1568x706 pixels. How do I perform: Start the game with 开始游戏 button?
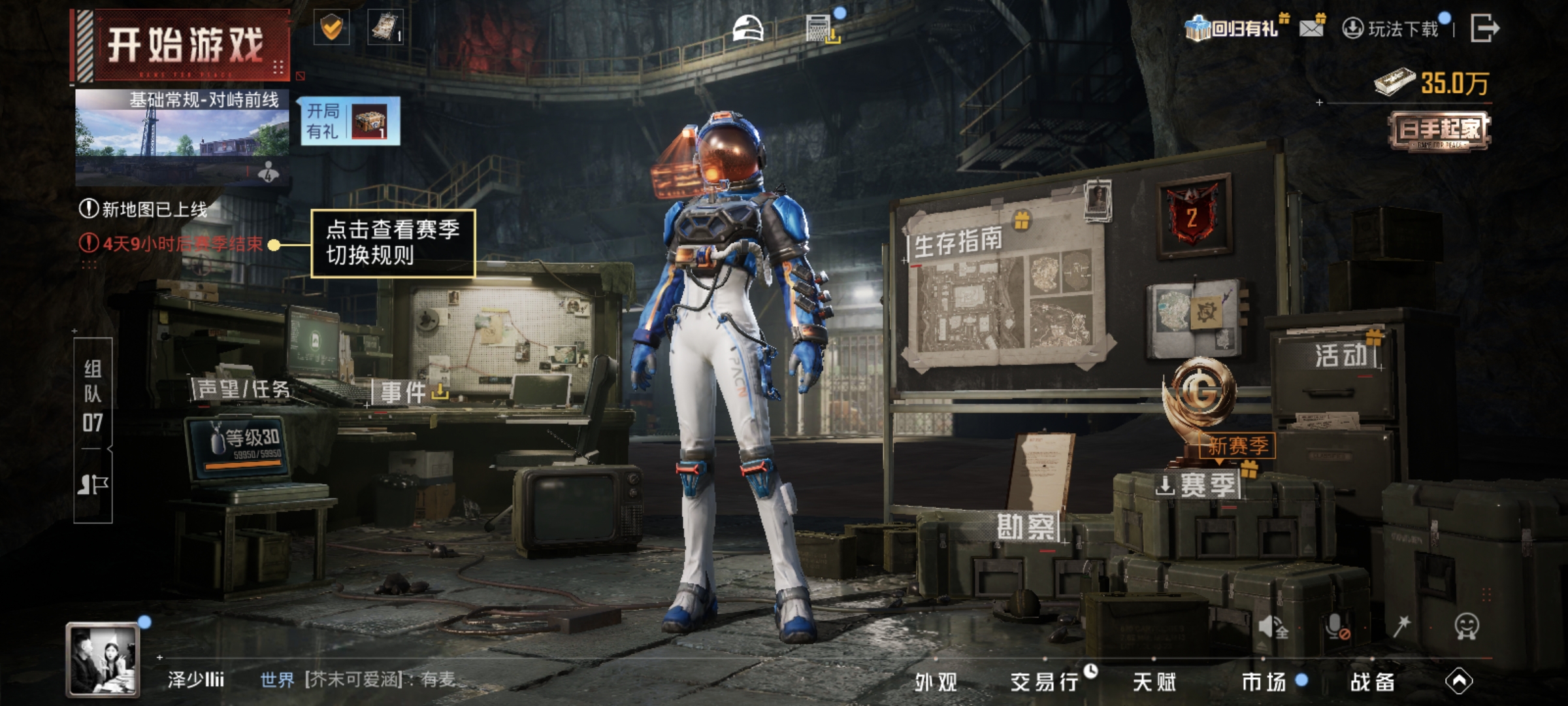(x=184, y=46)
